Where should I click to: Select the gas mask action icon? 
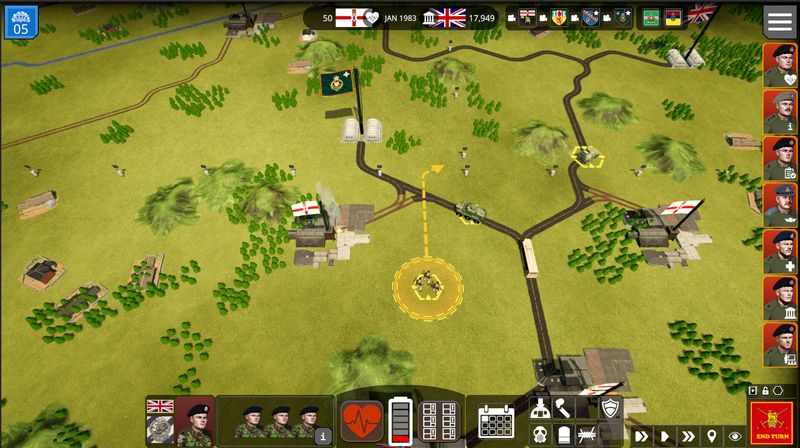pos(537,435)
